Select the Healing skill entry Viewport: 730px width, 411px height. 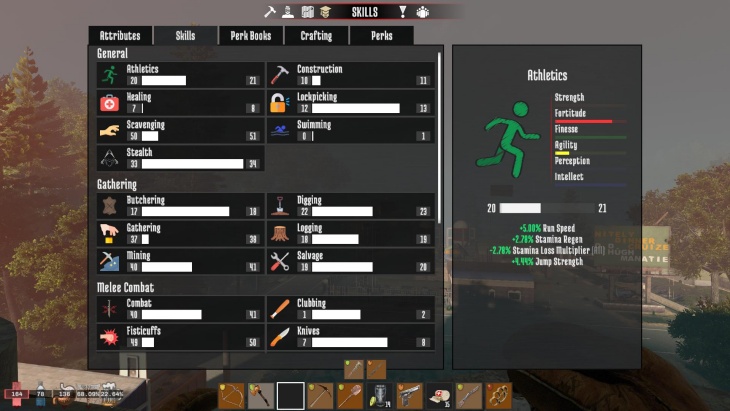(x=180, y=103)
